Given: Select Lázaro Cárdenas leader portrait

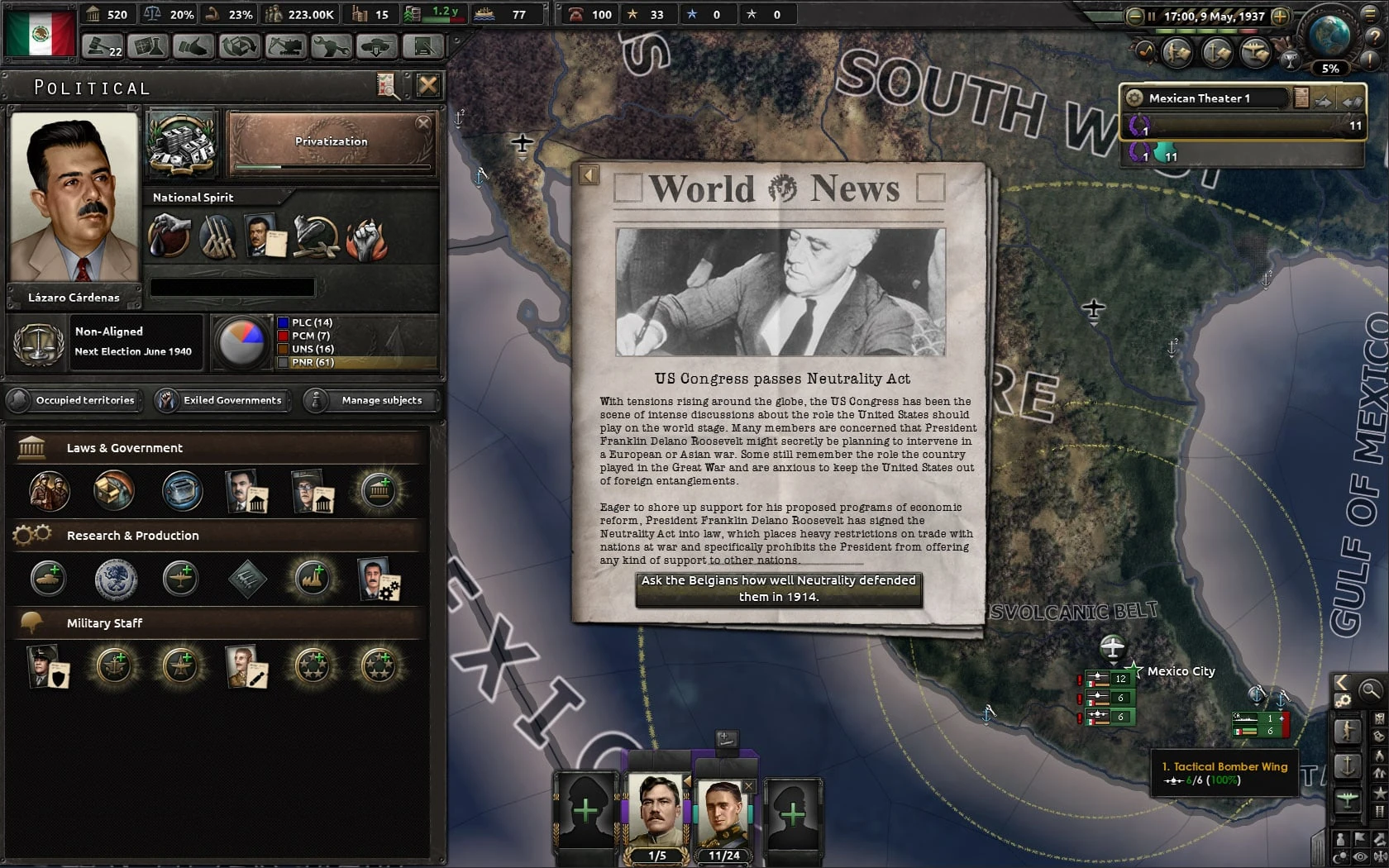Looking at the screenshot, I should 74,197.
